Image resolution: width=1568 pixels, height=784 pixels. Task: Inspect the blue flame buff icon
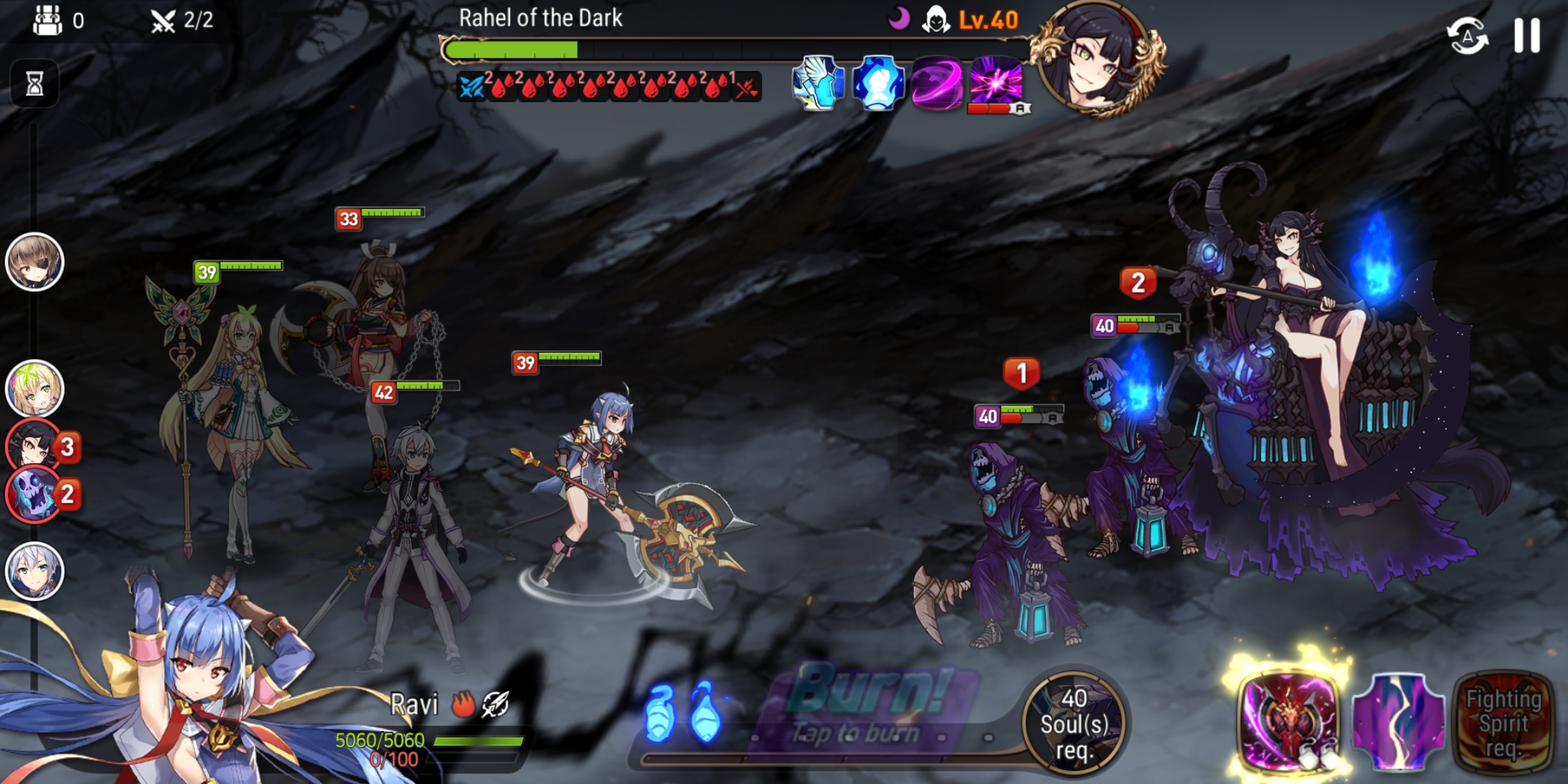(878, 83)
